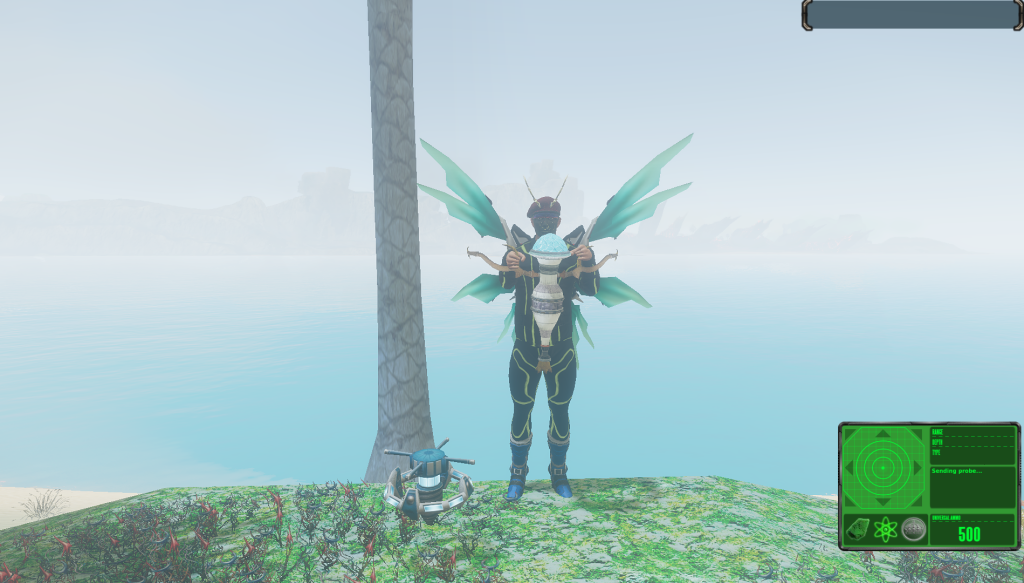Click the green radar scanner display

(x=883, y=467)
